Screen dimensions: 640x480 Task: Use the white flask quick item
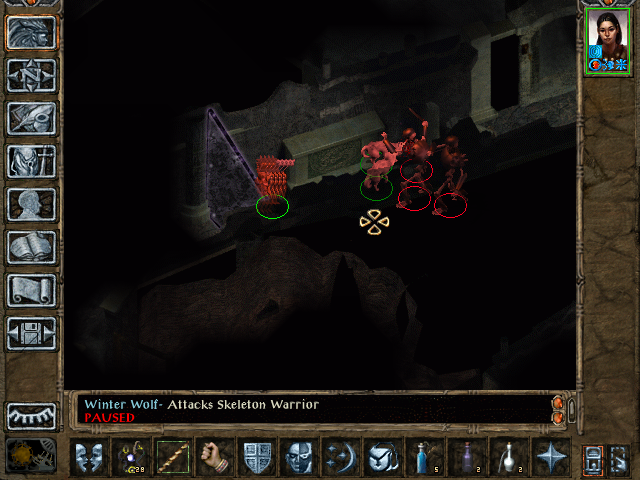pos(508,458)
